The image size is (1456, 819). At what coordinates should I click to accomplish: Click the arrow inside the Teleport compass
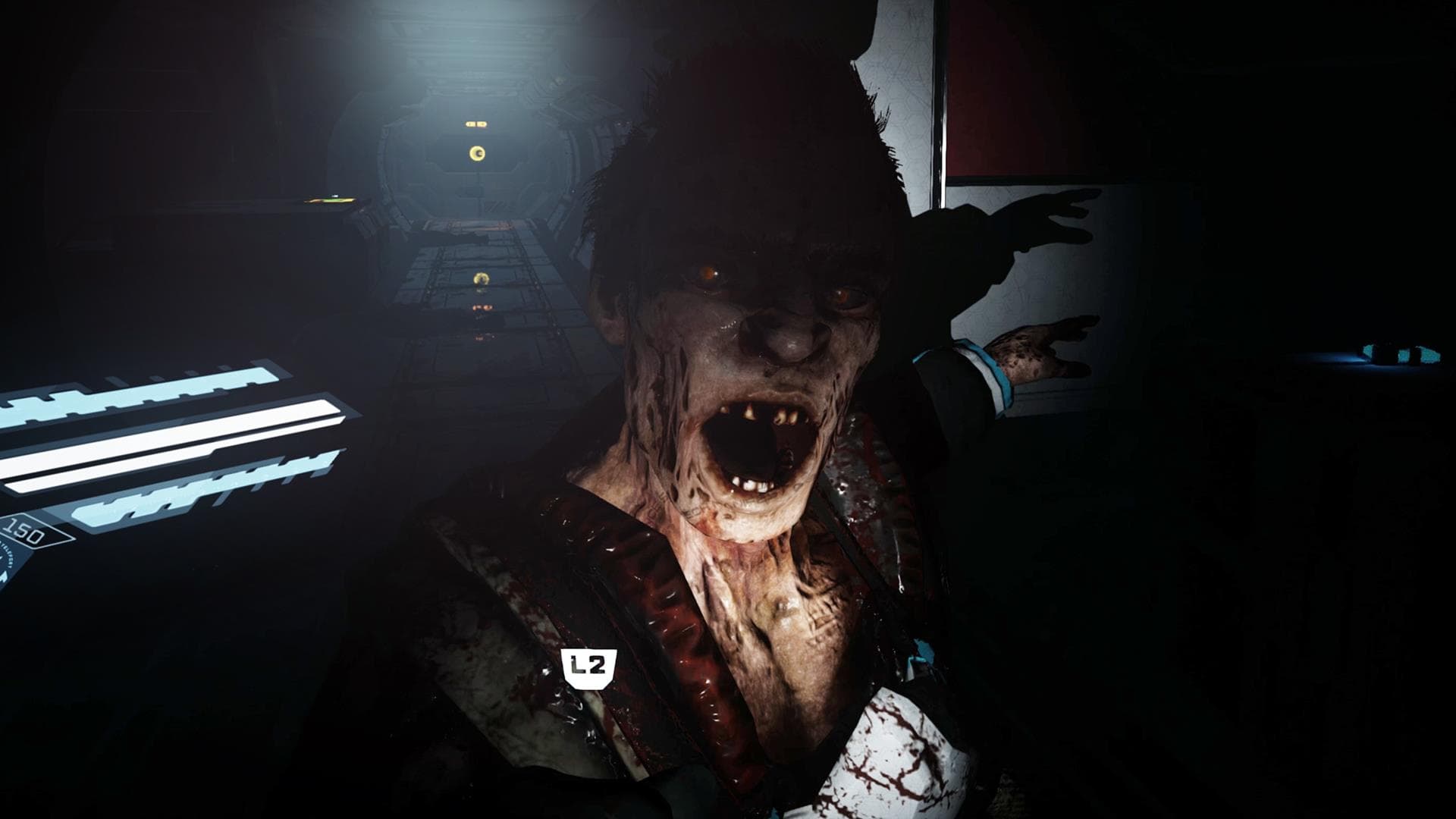tap(5, 575)
